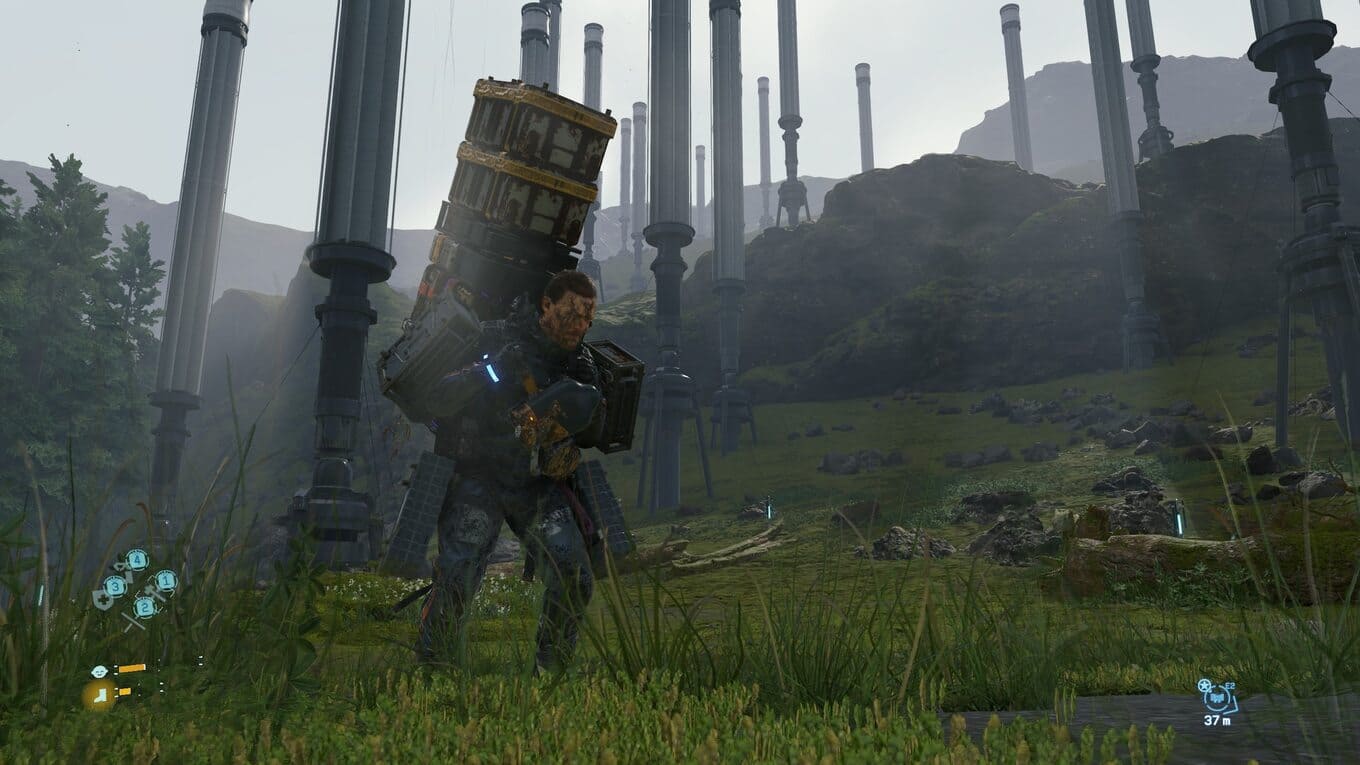Click the BB baby face icon
This screenshot has height=765, width=1360.
(x=98, y=671)
